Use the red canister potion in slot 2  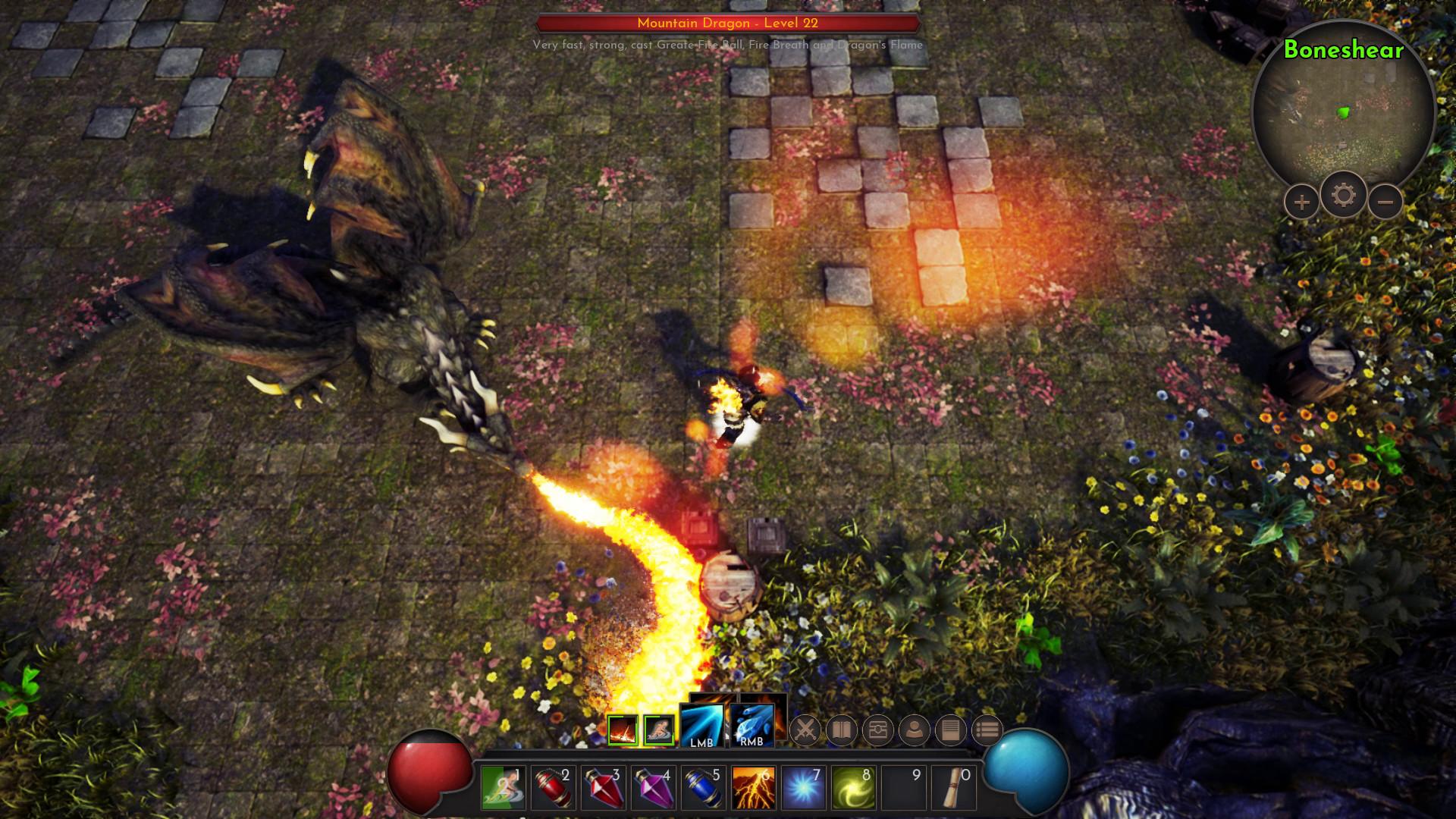[553, 787]
